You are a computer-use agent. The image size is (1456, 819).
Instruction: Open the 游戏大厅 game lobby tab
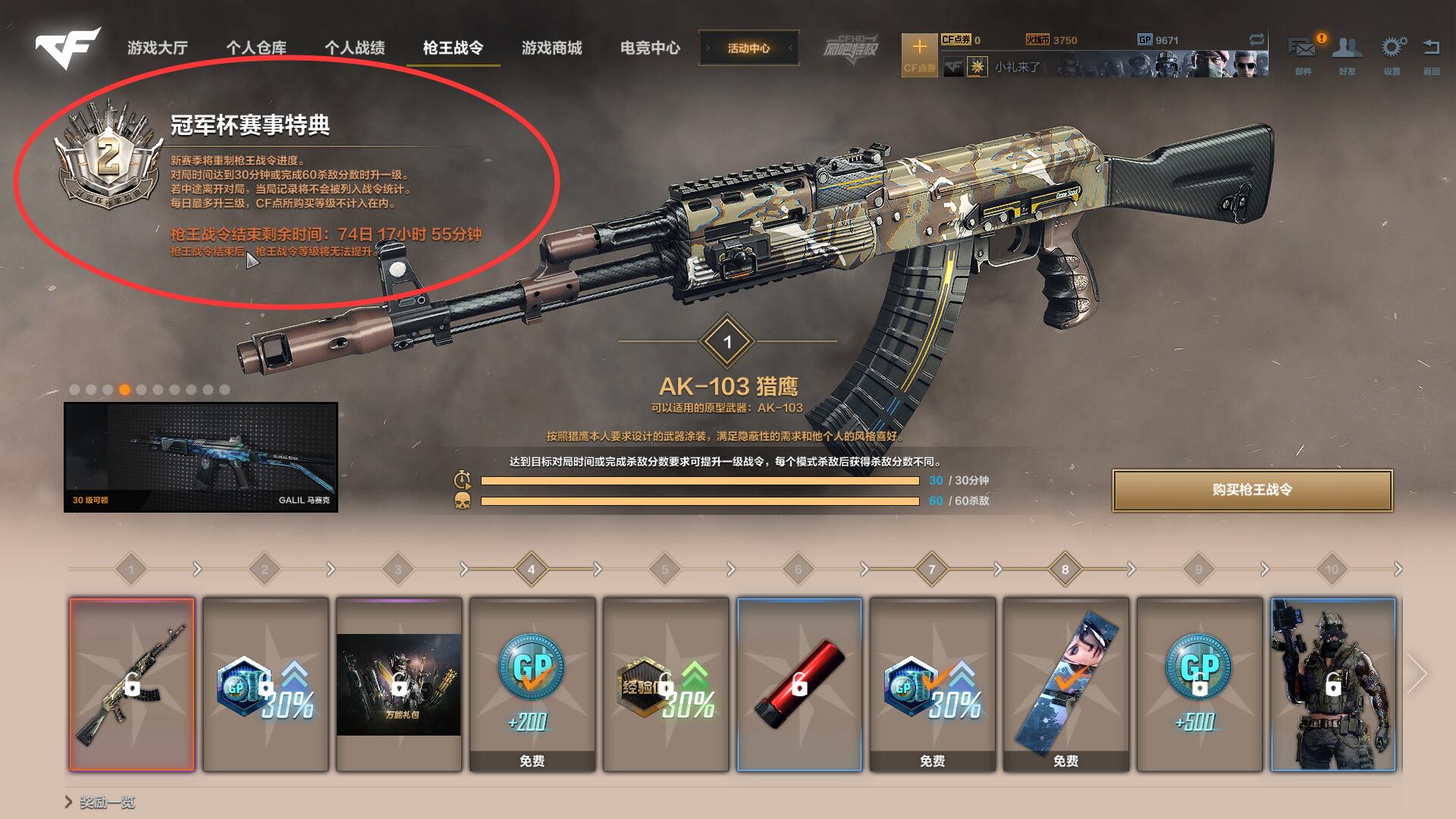[158, 48]
